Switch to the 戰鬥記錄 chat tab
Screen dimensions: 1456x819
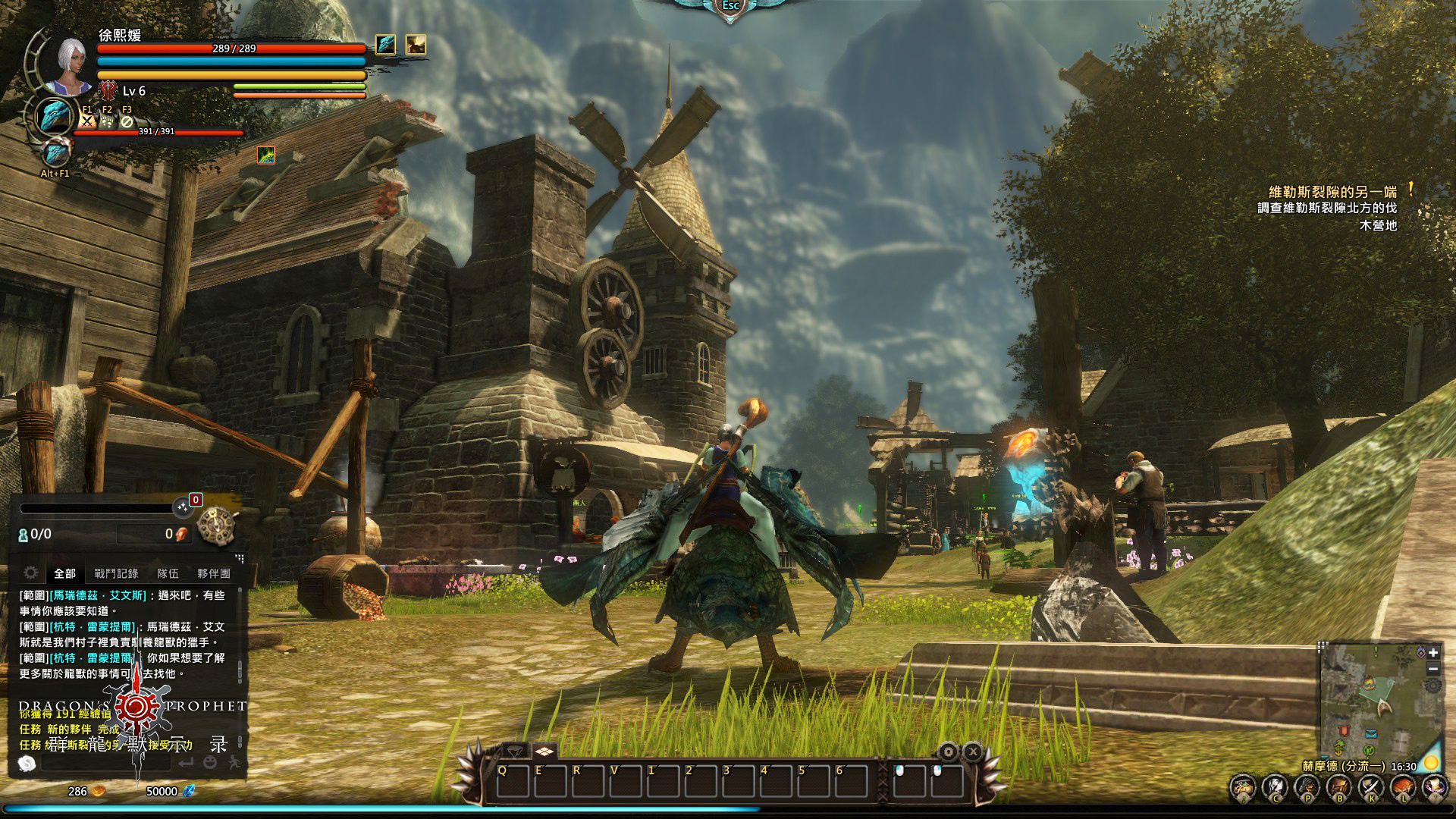116,573
